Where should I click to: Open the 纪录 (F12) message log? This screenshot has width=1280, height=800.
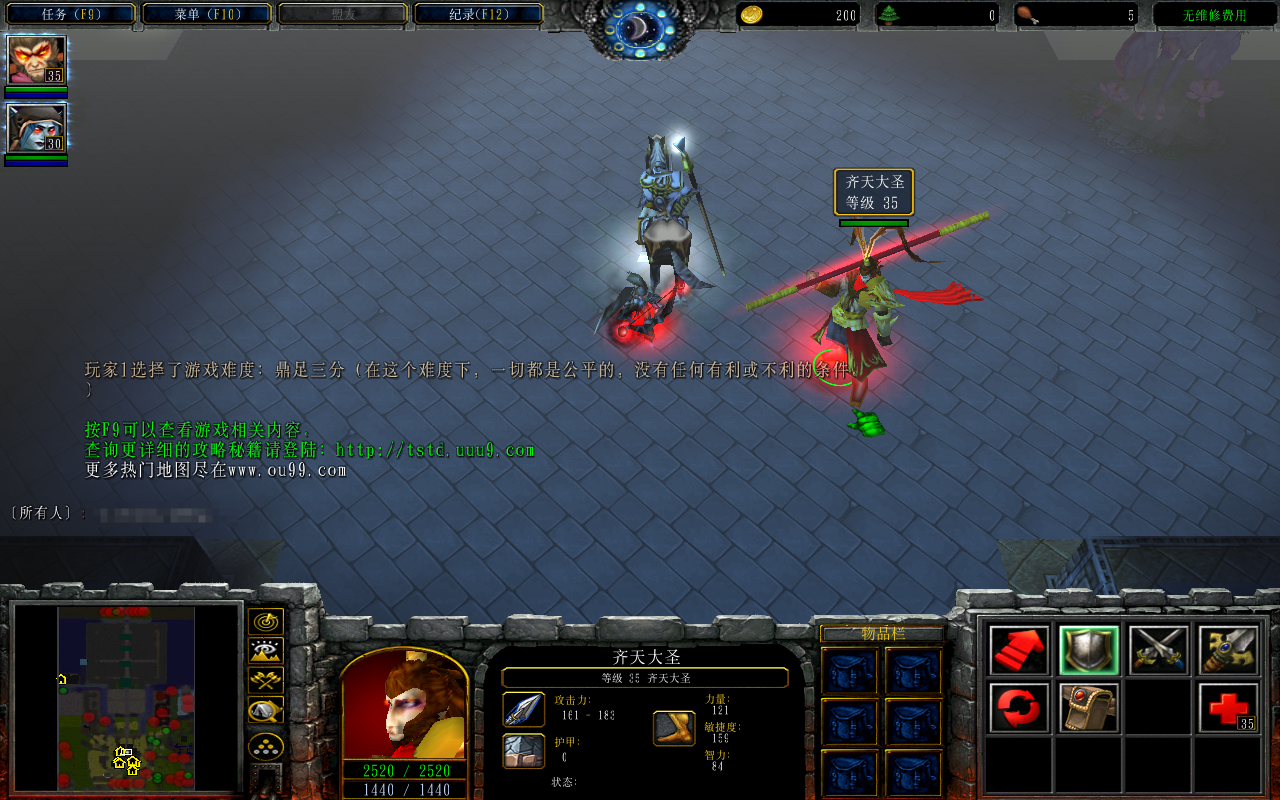coord(478,14)
